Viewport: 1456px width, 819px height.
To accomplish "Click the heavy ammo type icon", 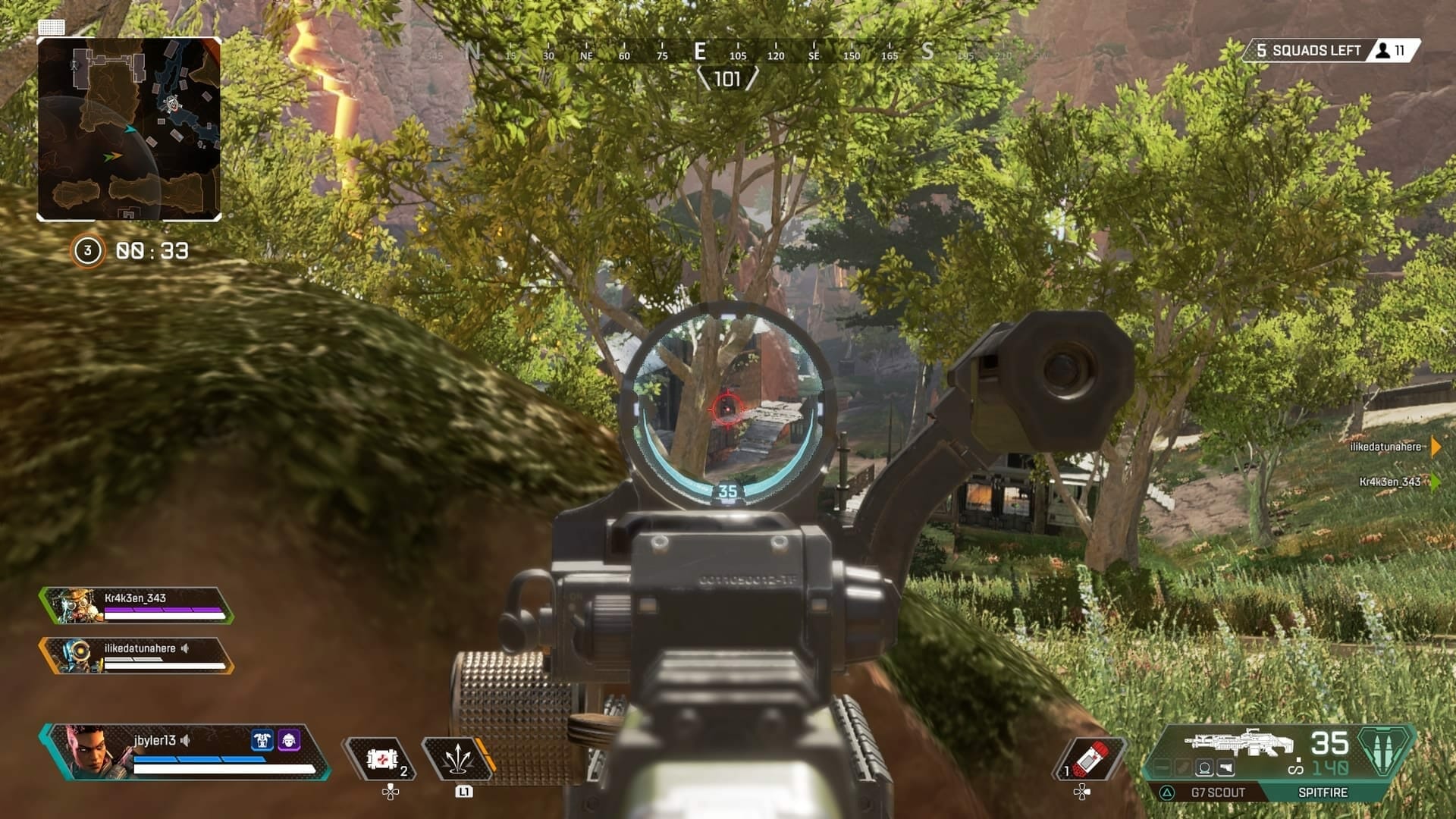I will [1385, 751].
